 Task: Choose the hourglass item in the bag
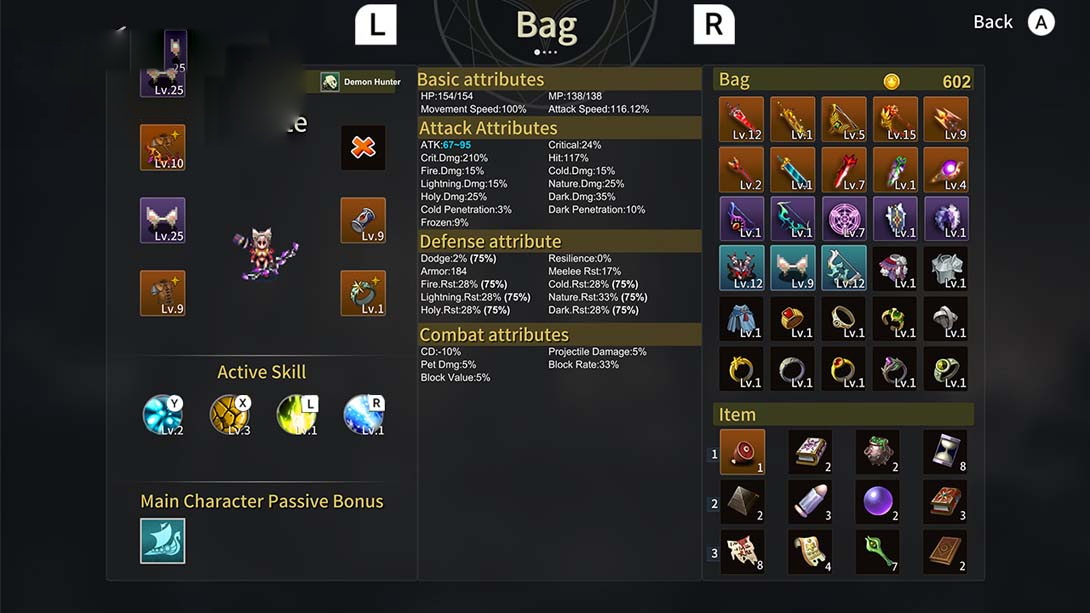pyautogui.click(x=944, y=452)
